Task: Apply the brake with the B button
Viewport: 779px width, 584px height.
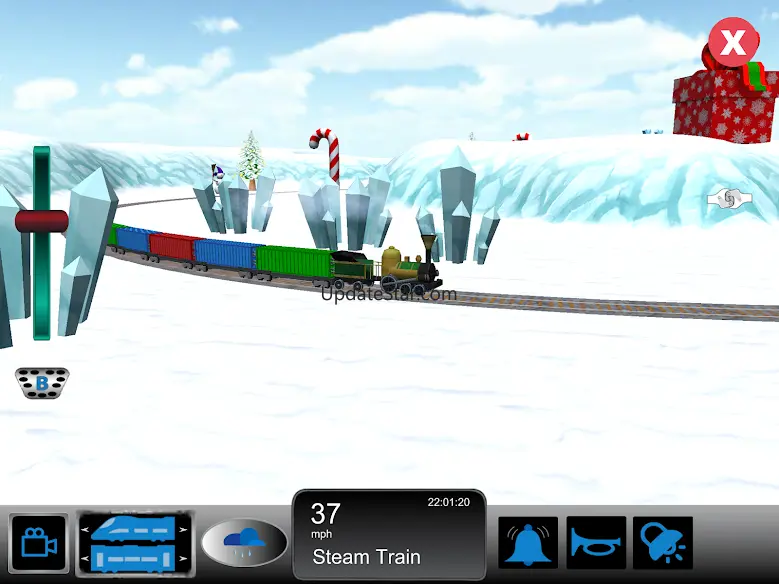Action: coord(42,381)
